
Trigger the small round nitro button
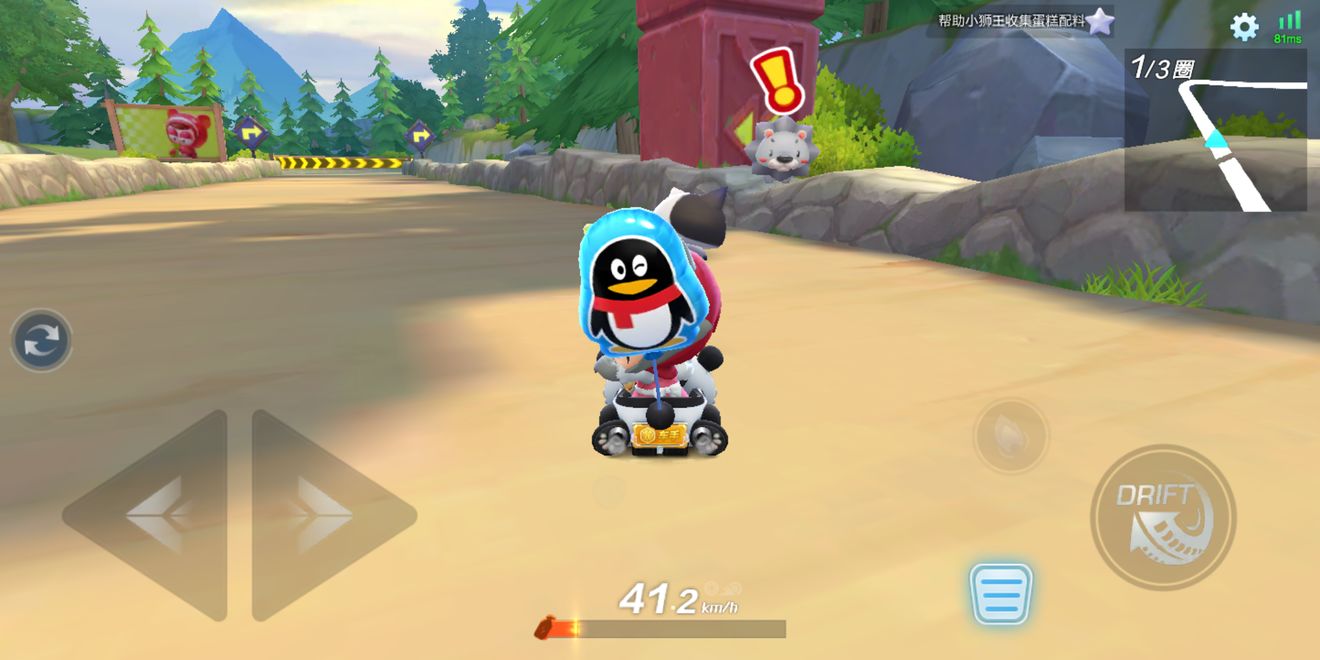point(1010,436)
